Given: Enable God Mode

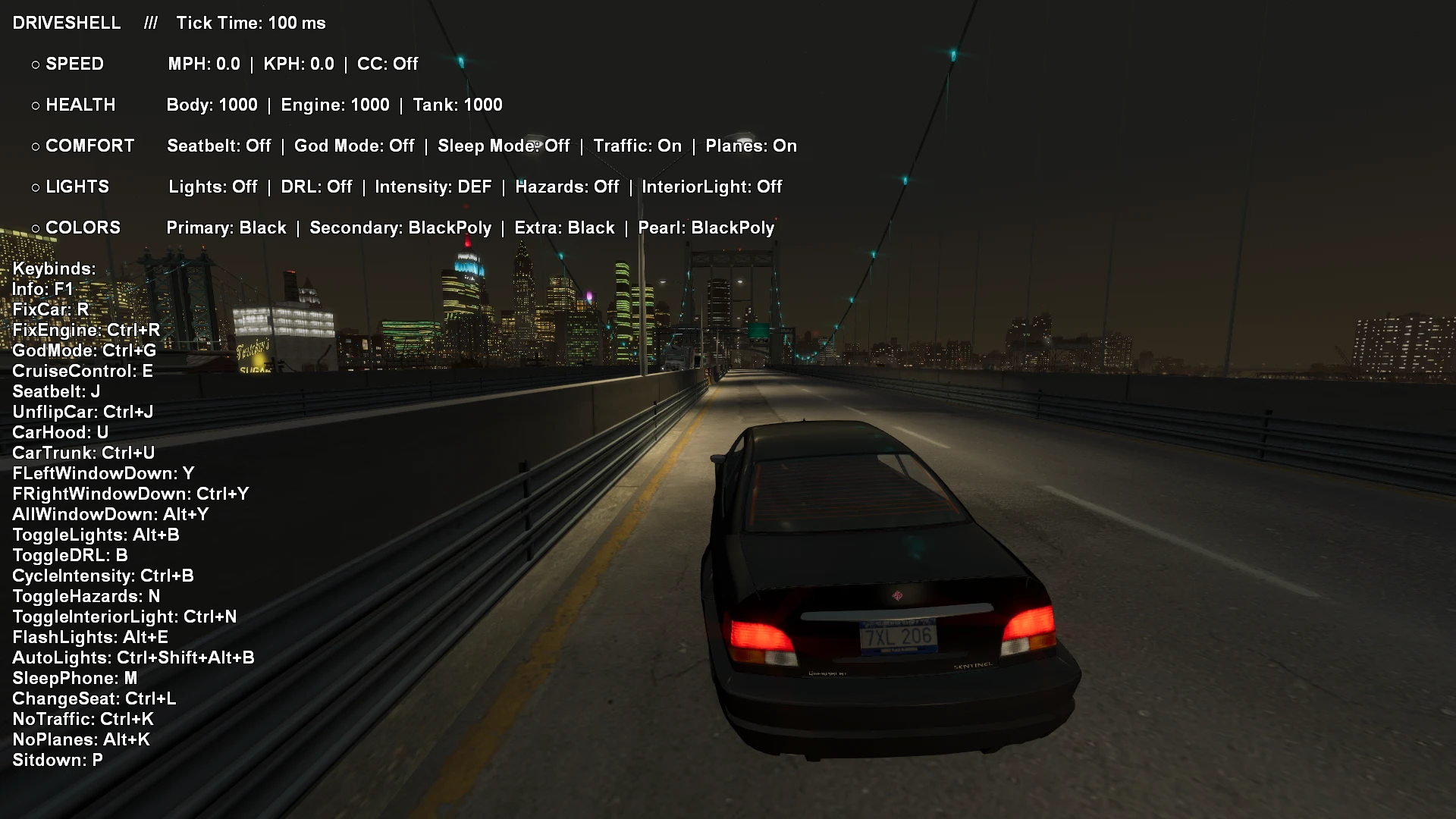Looking at the screenshot, I should pos(354,146).
